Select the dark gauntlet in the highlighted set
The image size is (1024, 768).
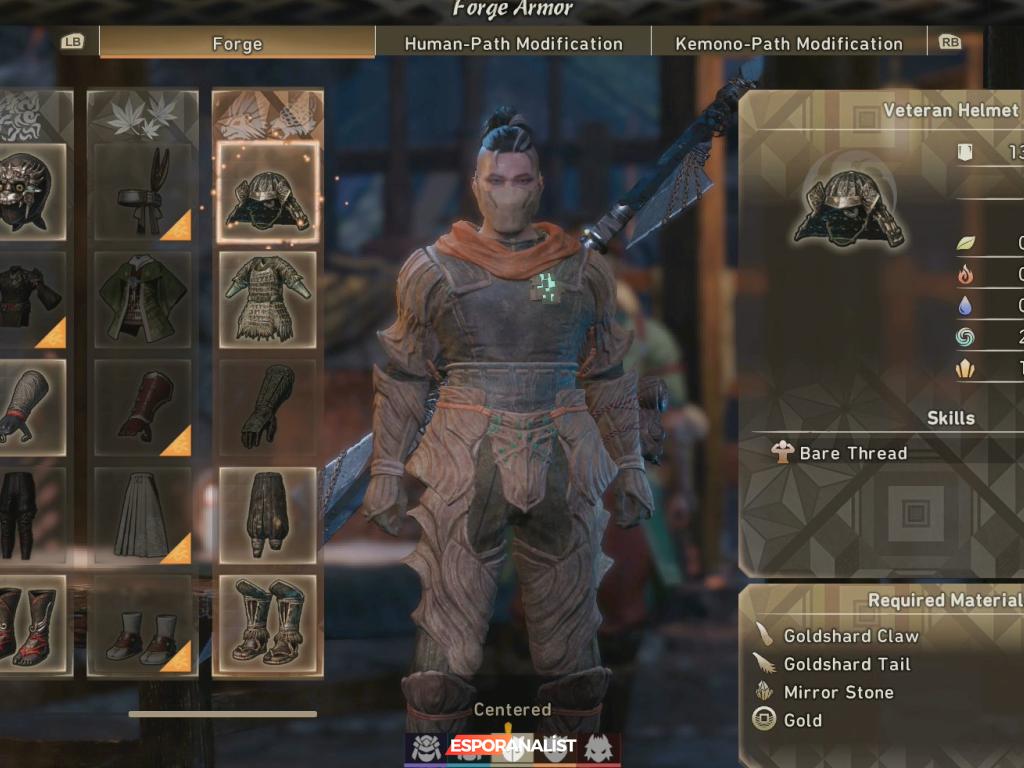[267, 407]
